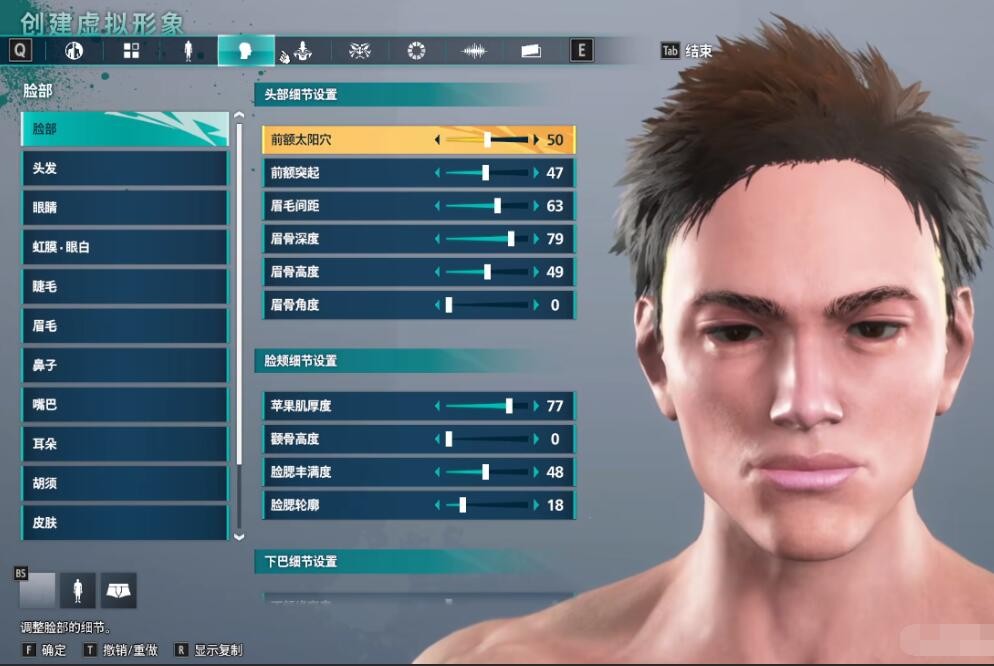Open the 眉毛 (eyebrows) category
This screenshot has height=666, width=994.
(124, 325)
